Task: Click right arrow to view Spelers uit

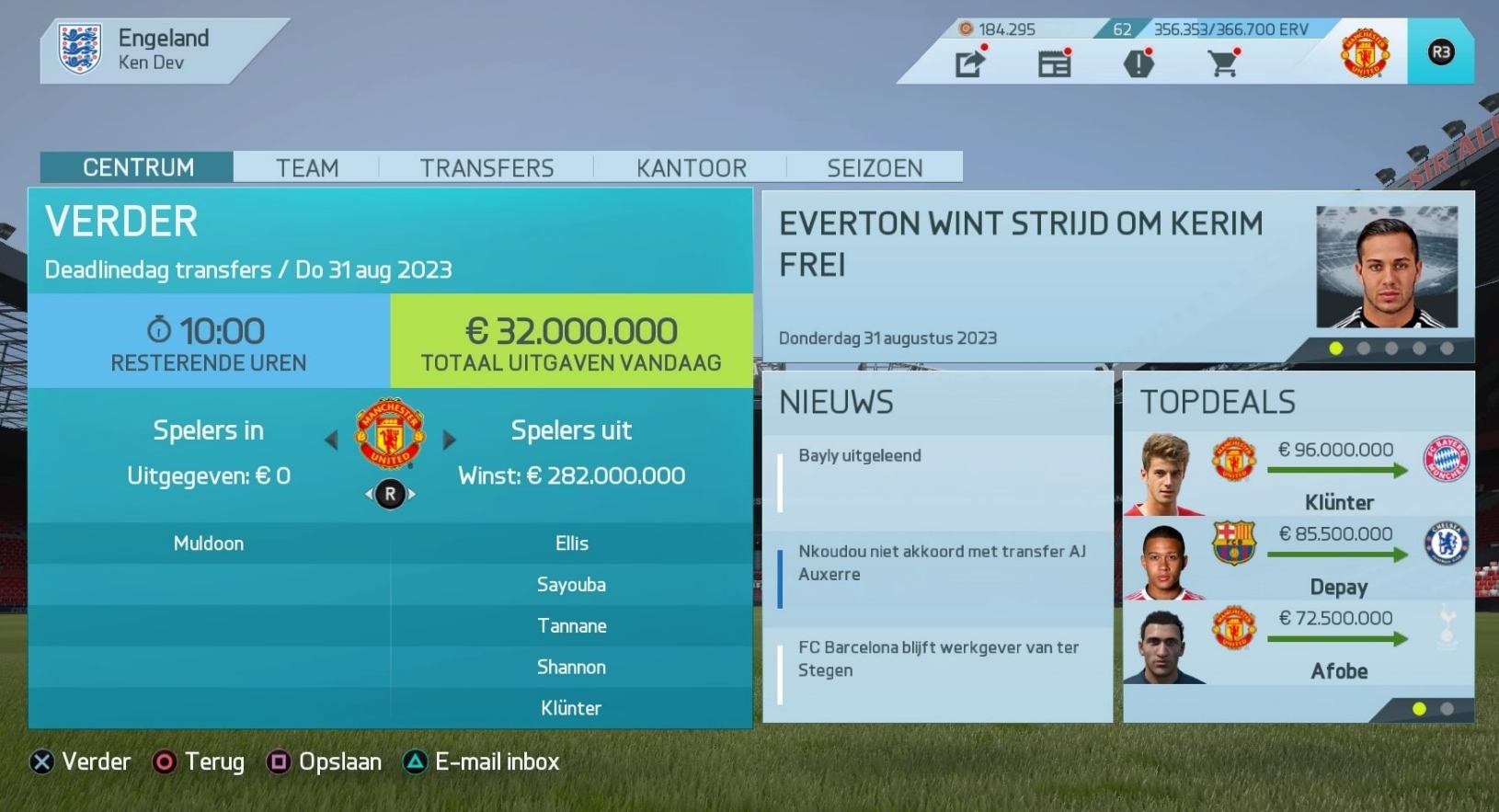Action: pyautogui.click(x=450, y=440)
